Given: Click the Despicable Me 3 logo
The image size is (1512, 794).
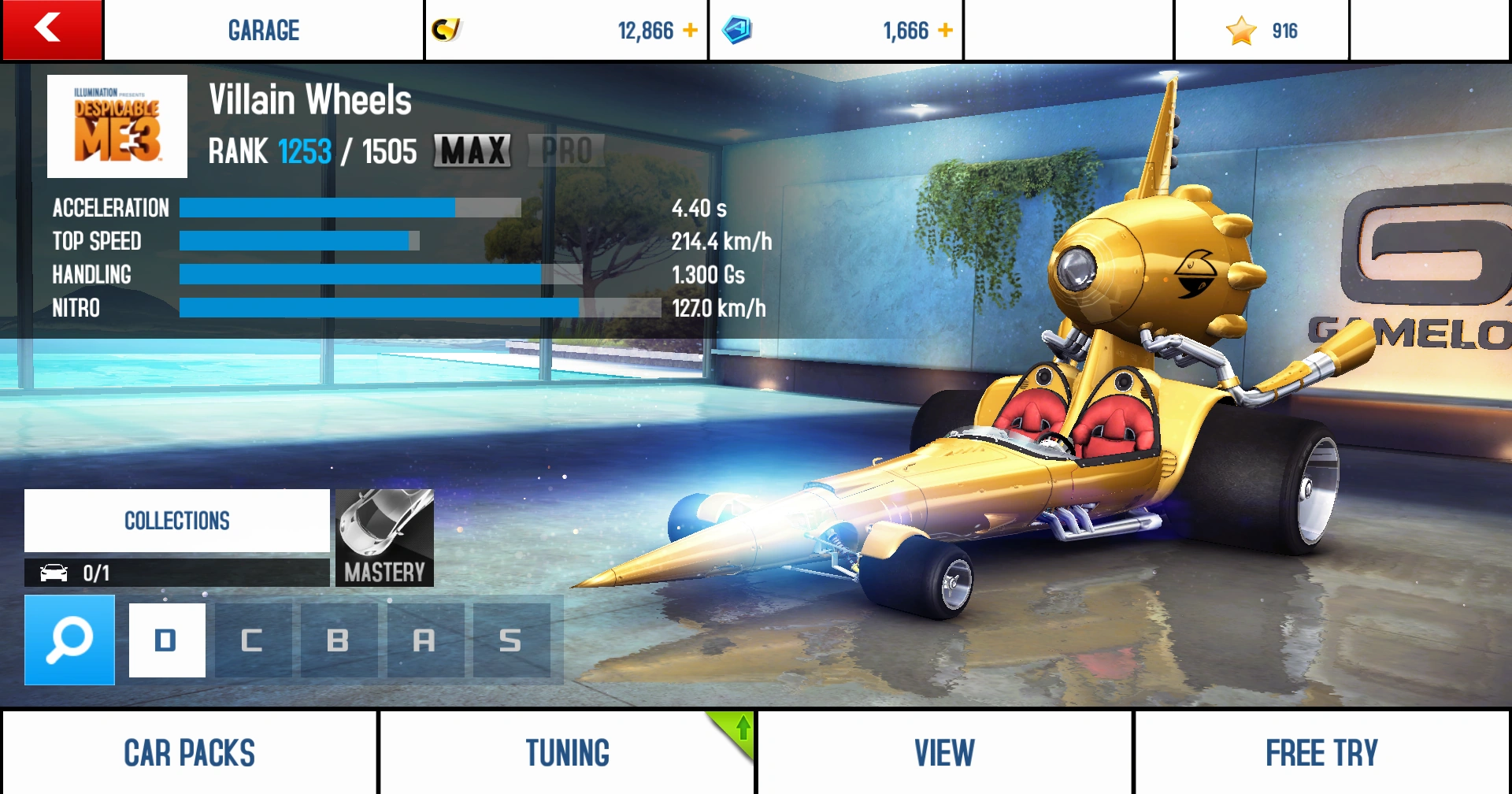Looking at the screenshot, I should [117, 126].
